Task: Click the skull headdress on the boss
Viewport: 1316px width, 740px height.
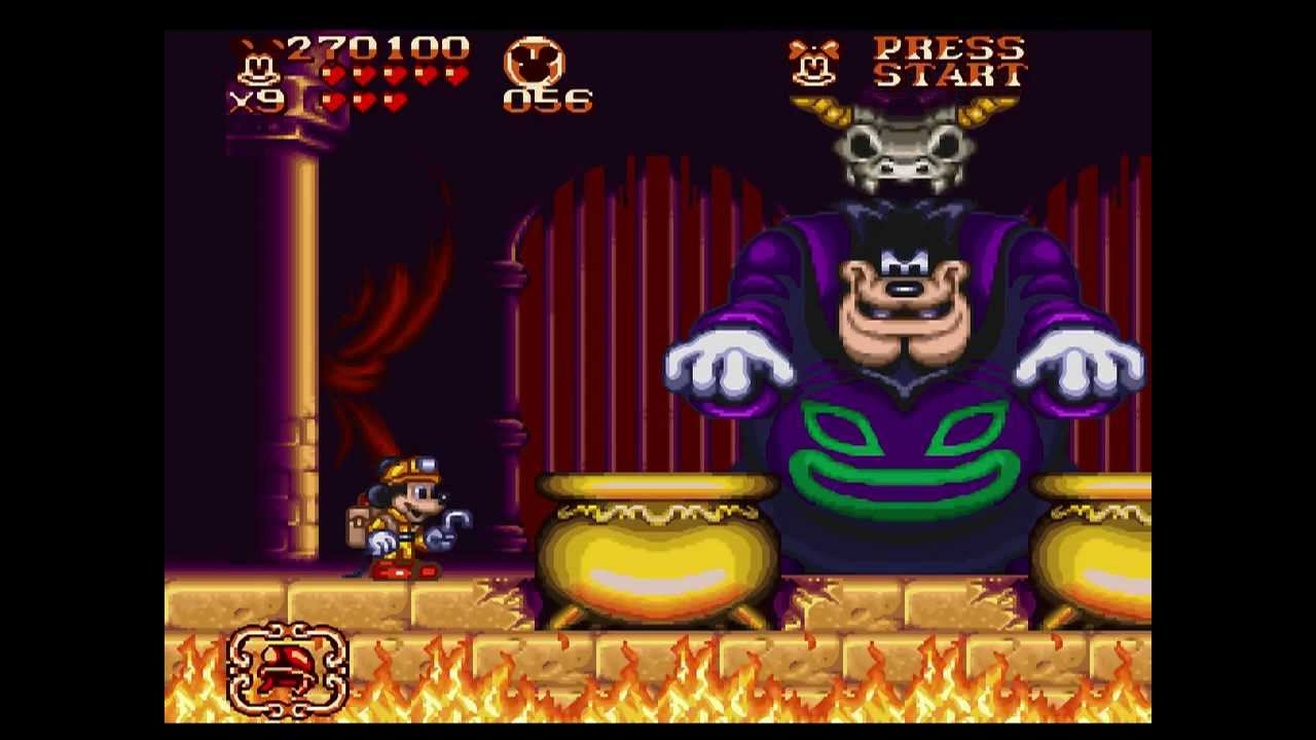Action: tap(905, 150)
